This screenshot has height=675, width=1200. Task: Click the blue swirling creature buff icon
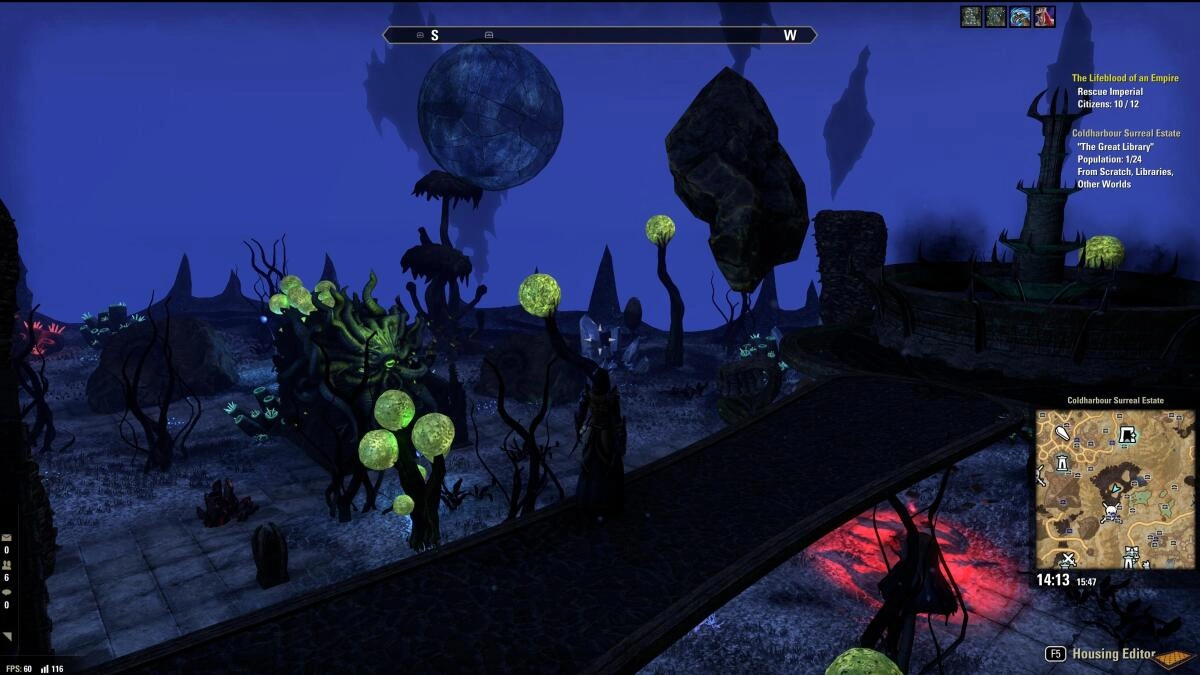[1020, 17]
